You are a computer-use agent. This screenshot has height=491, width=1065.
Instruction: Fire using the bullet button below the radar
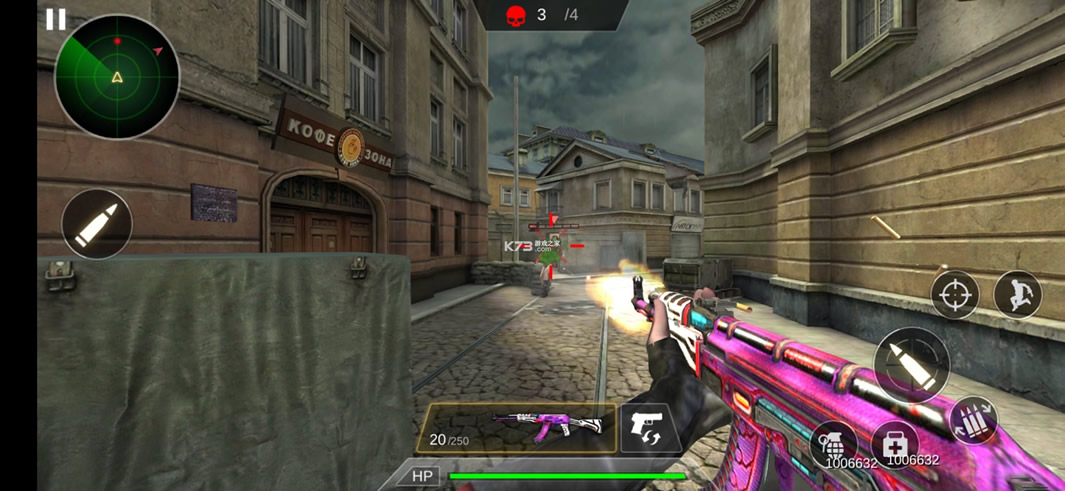pyautogui.click(x=97, y=224)
